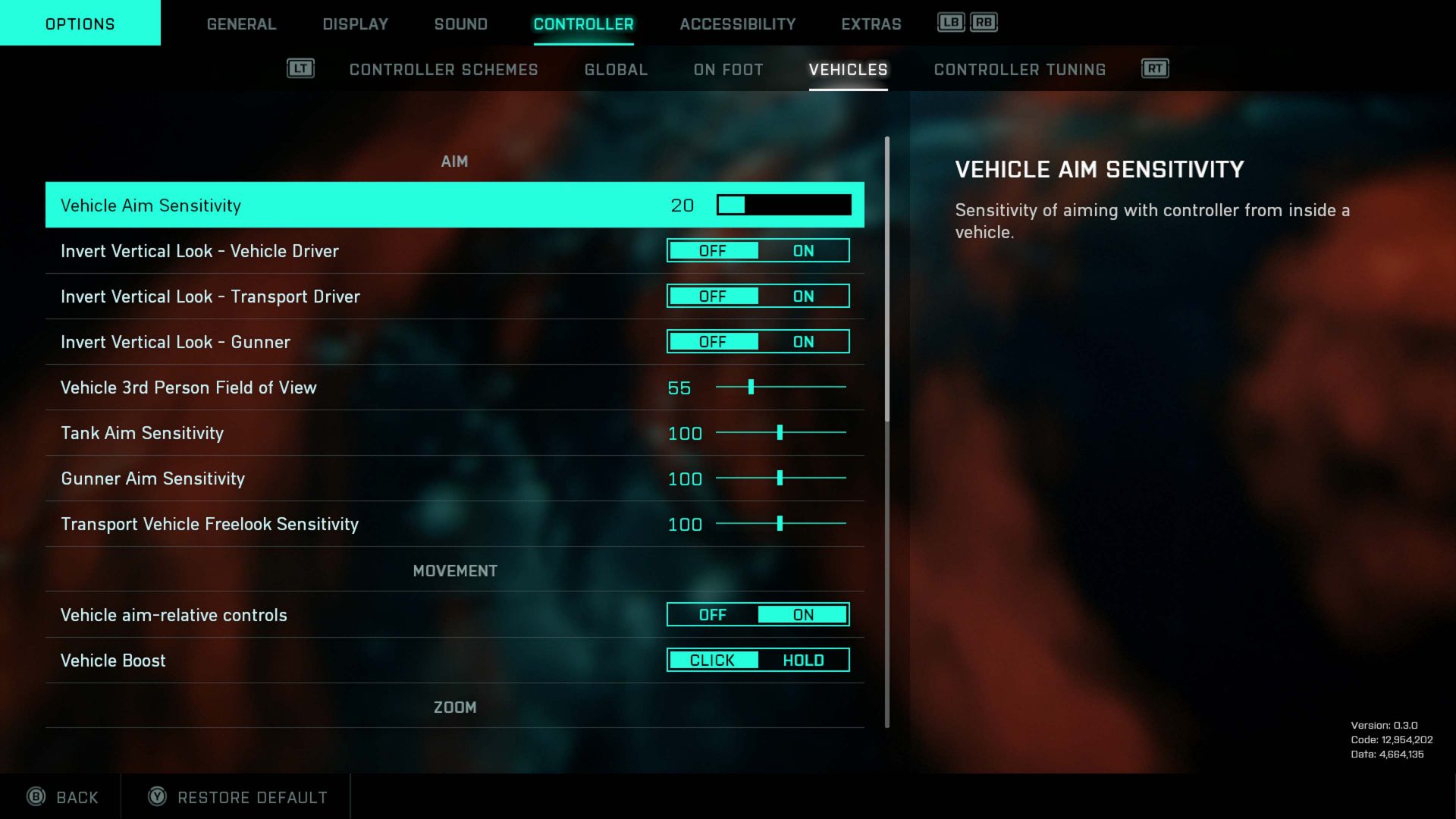Set Vehicle Boost to HOLD
This screenshot has height=819, width=1456.
point(803,661)
